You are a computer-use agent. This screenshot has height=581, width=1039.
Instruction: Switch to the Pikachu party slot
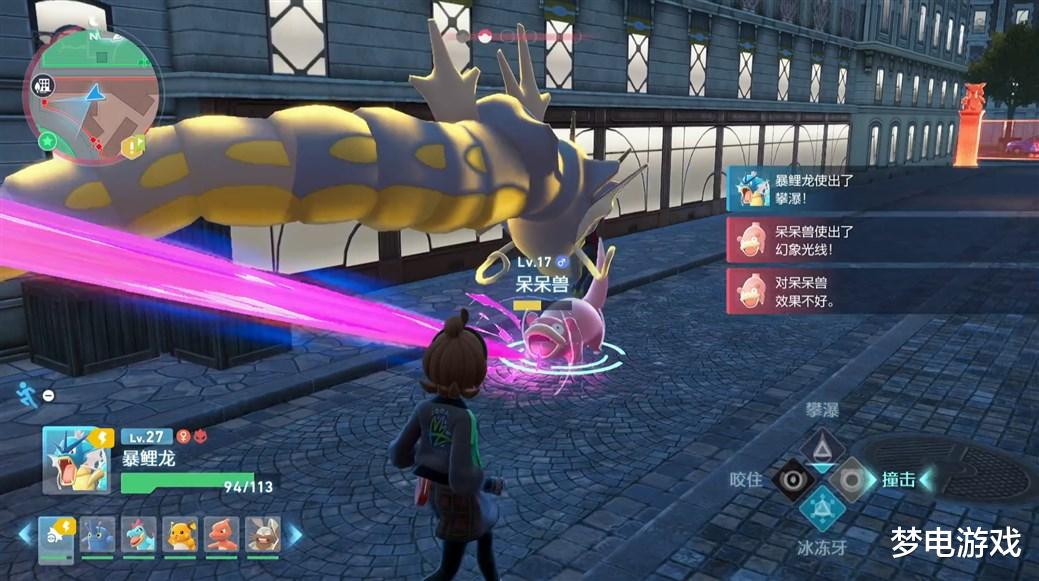(x=180, y=536)
